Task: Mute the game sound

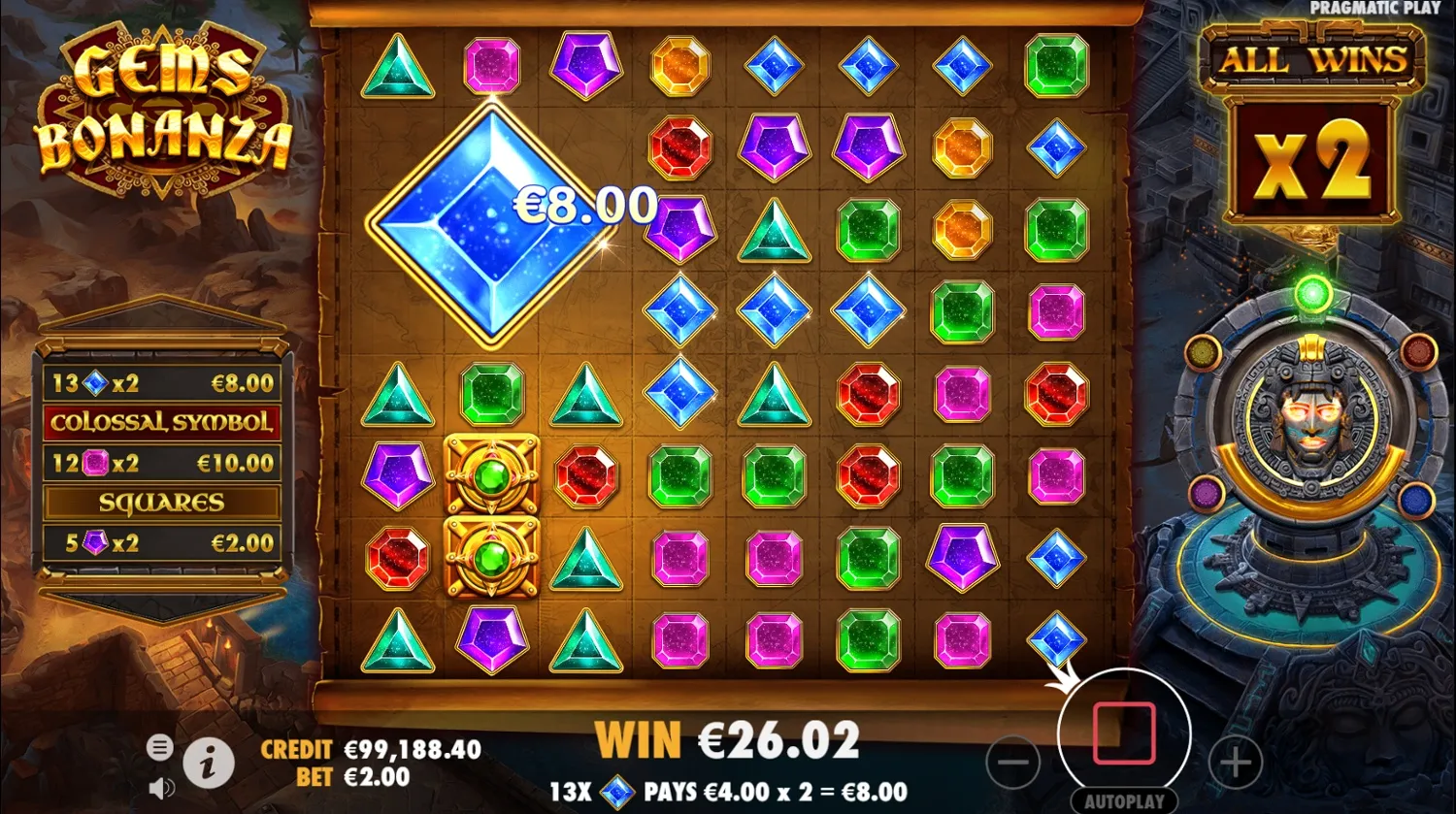Action: coord(158,788)
